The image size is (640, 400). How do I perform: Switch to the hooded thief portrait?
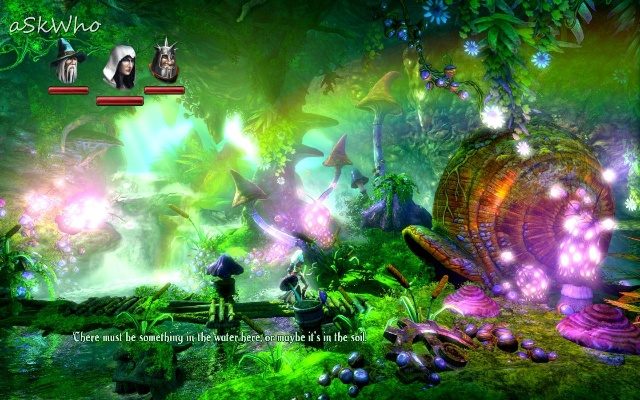[119, 68]
